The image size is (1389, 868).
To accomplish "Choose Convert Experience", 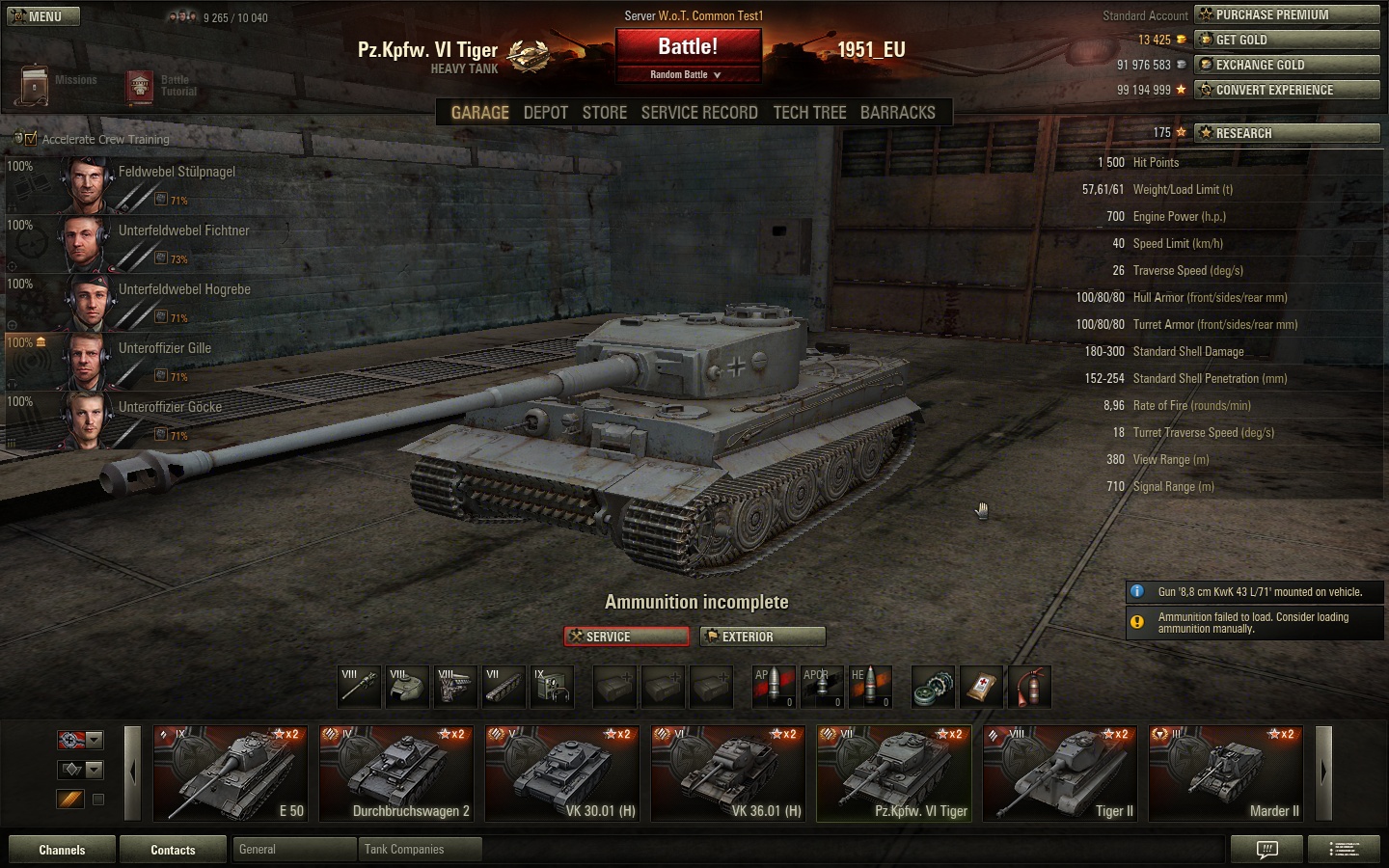I will pyautogui.click(x=1287, y=90).
